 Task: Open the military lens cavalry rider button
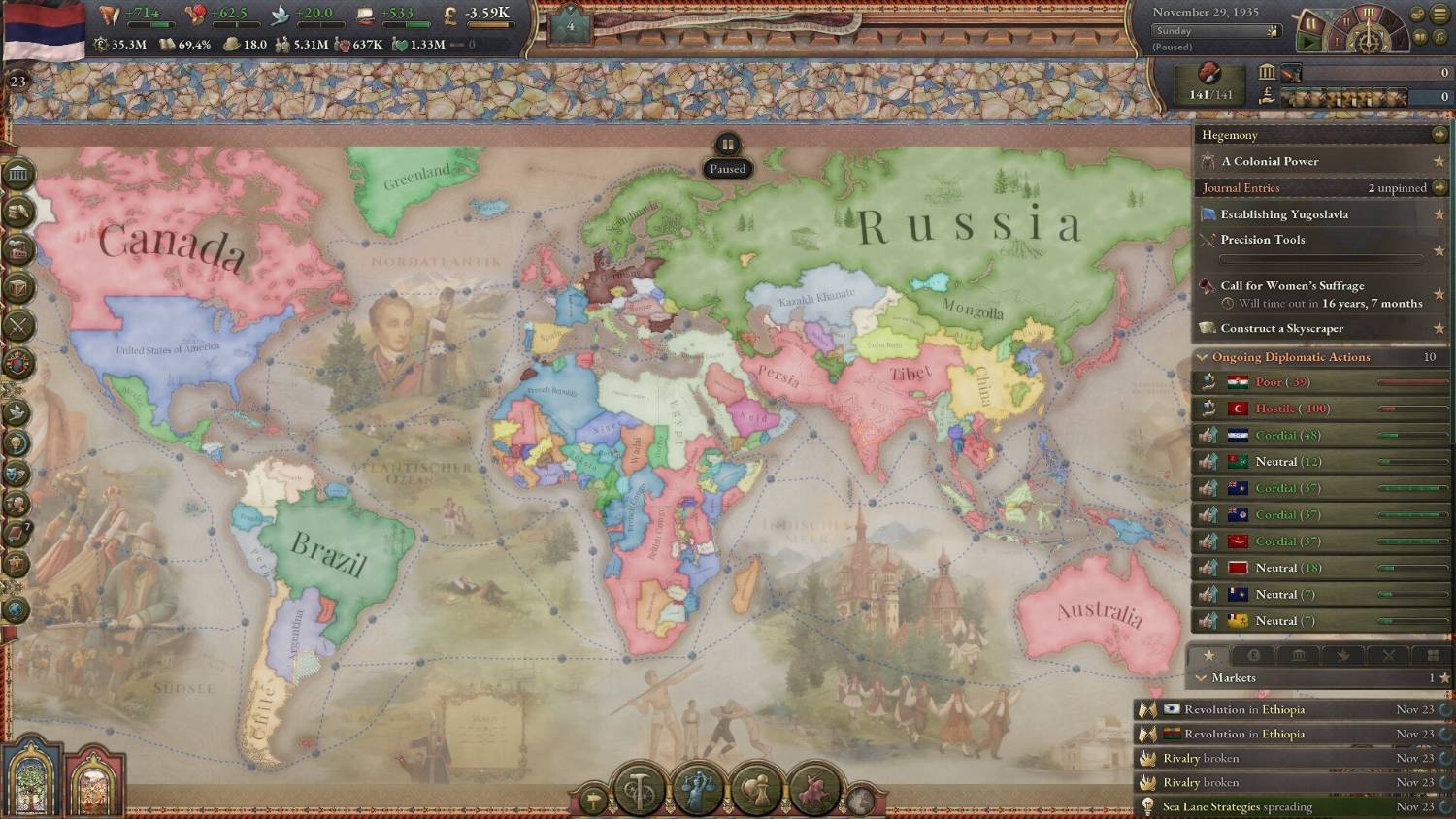[x=814, y=789]
